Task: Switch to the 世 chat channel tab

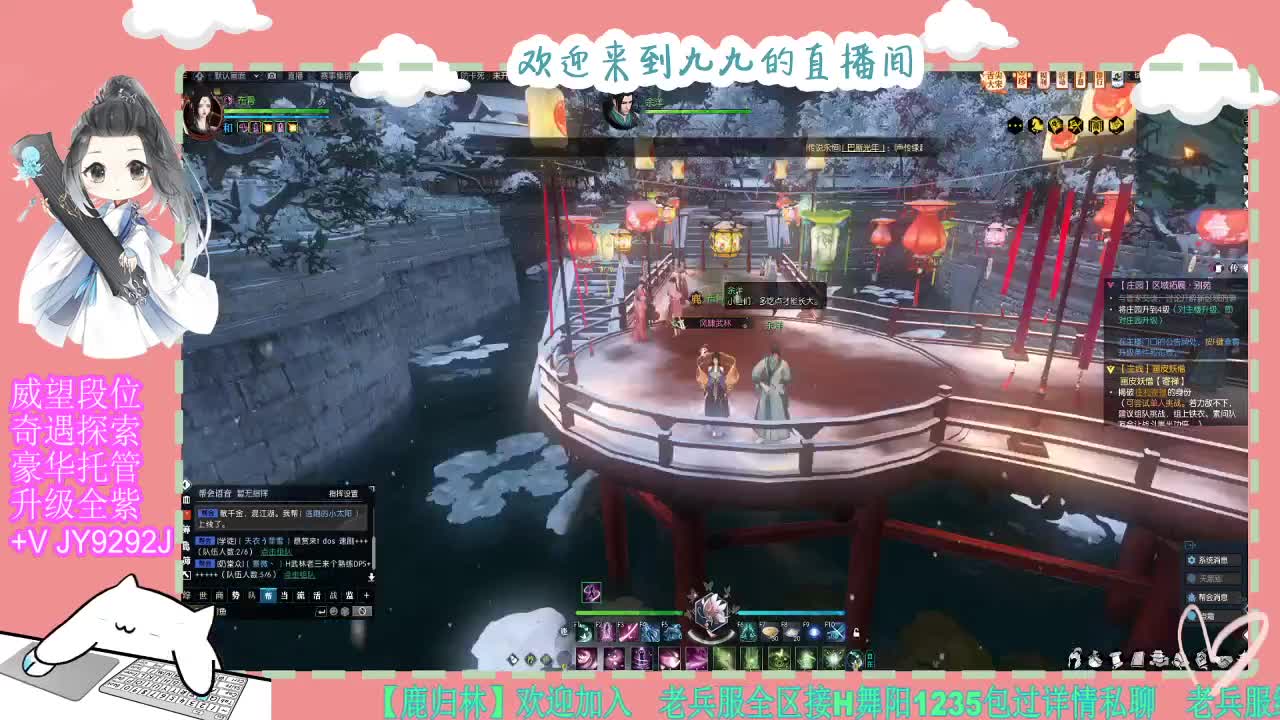Action: 202,594
